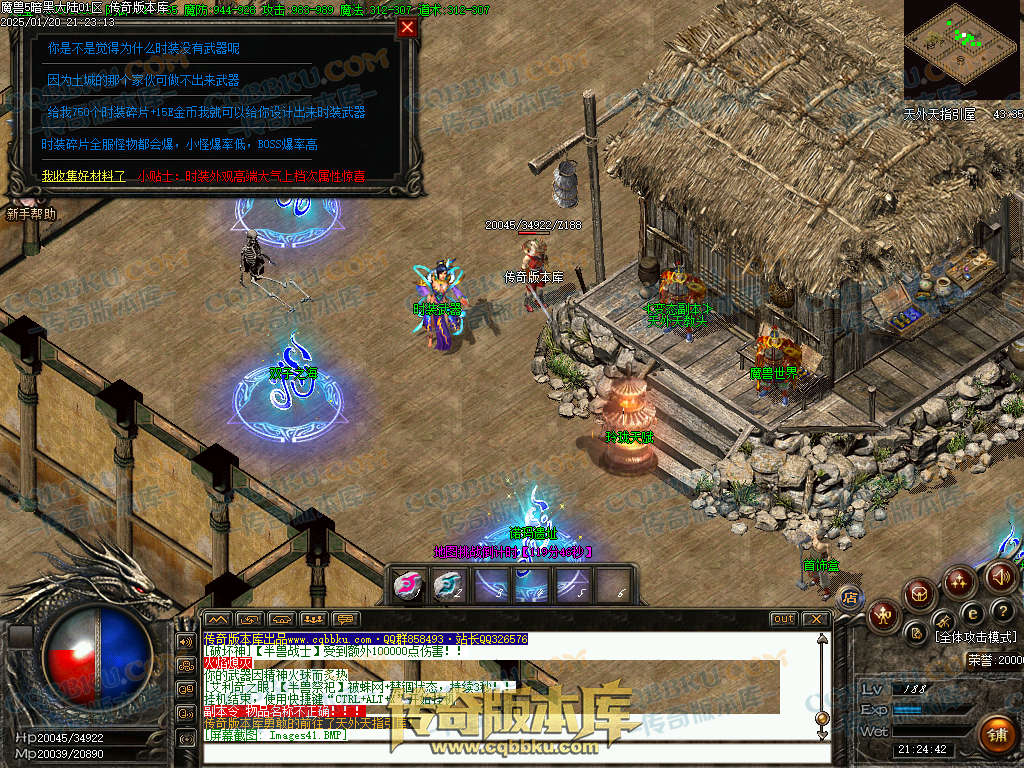
Task: Open help with the question mark button
Action: click(x=1002, y=610)
